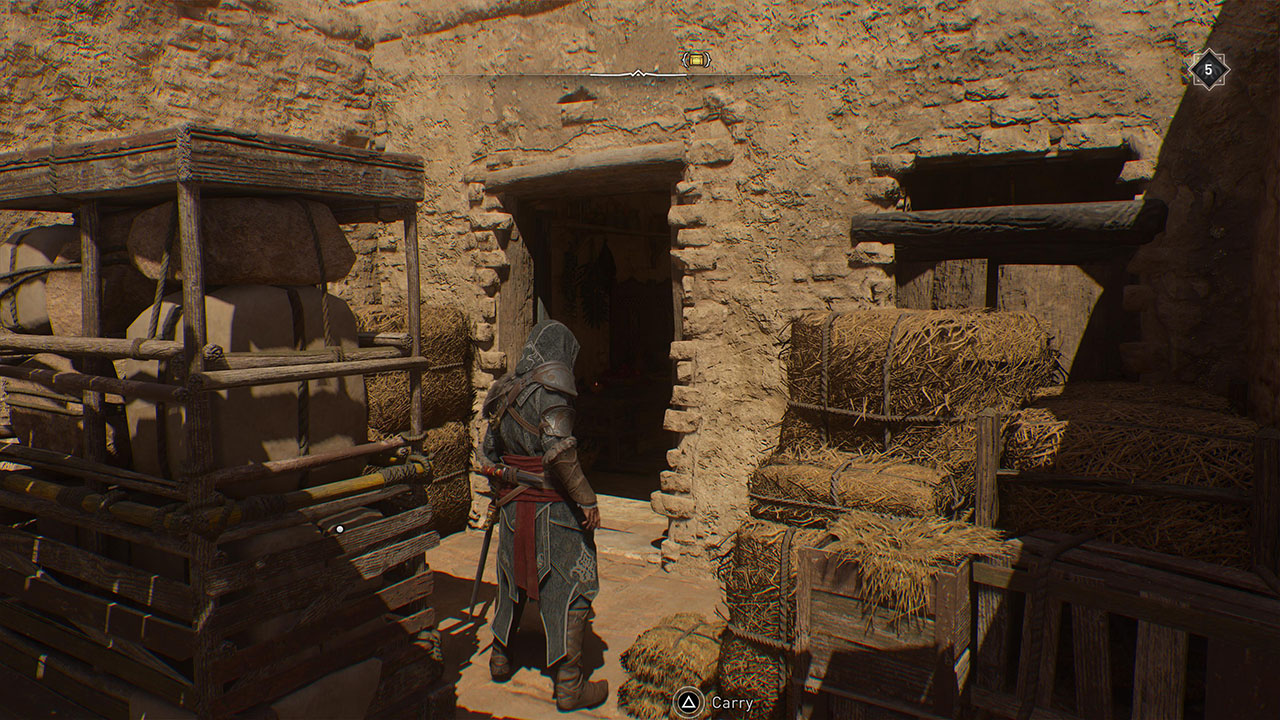Click the notoriety counter to check wanted level
This screenshot has height=720, width=1280.
(x=1207, y=68)
